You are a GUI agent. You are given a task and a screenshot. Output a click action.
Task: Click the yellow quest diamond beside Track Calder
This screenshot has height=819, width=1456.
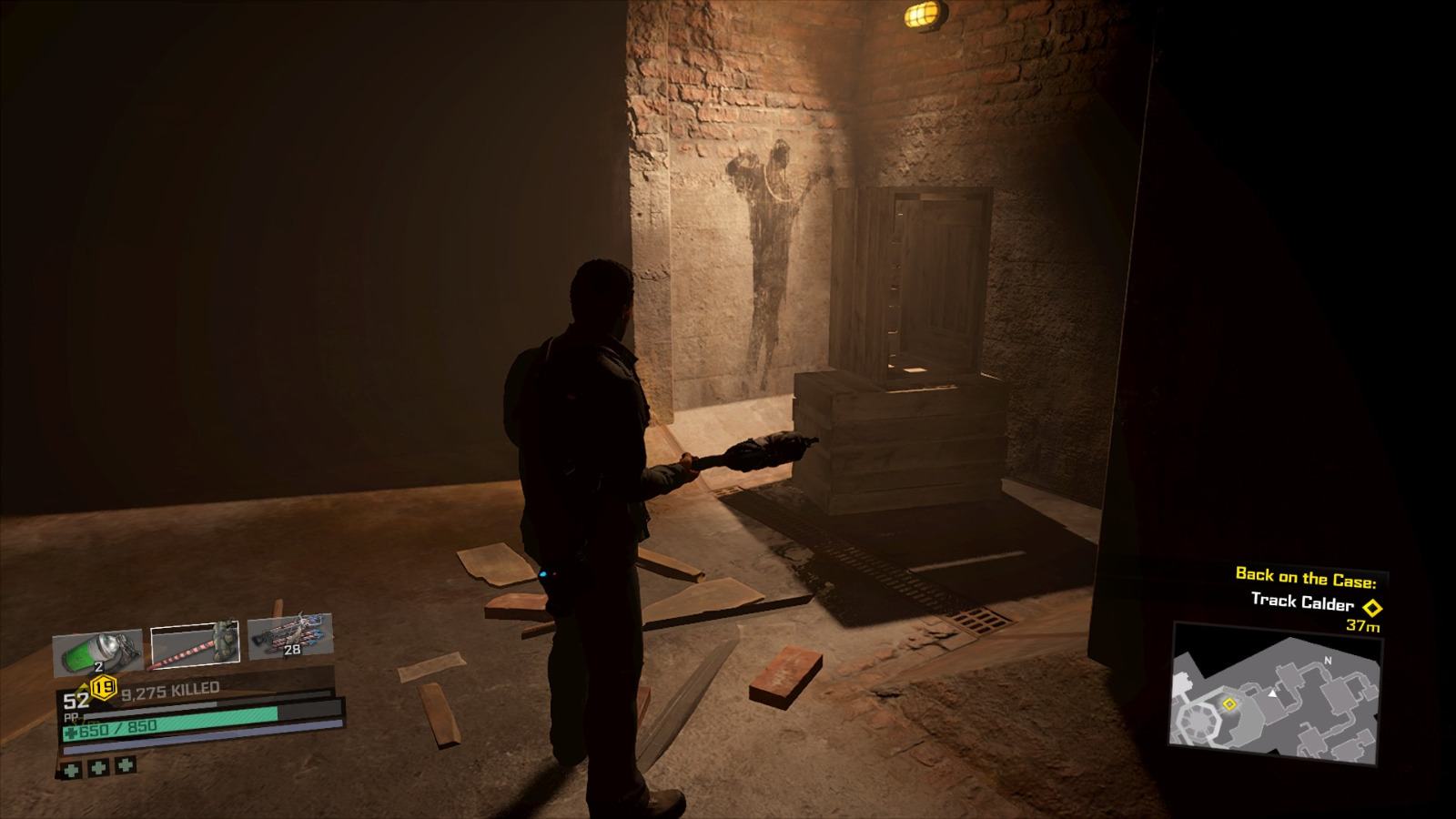click(1373, 608)
